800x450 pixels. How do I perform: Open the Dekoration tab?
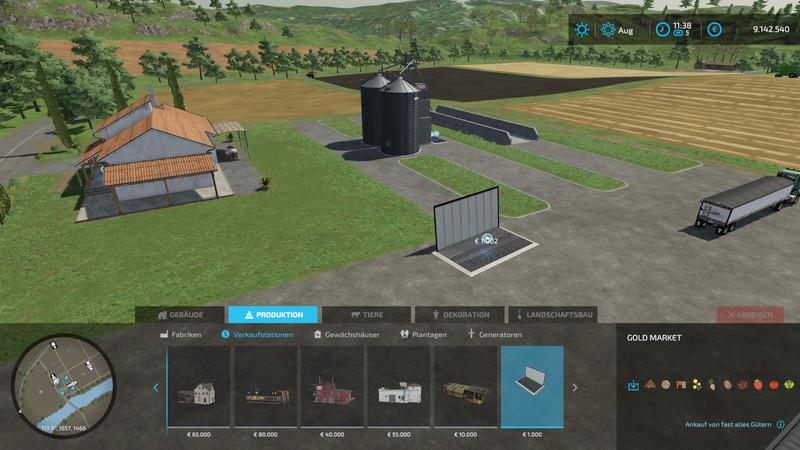tap(459, 314)
